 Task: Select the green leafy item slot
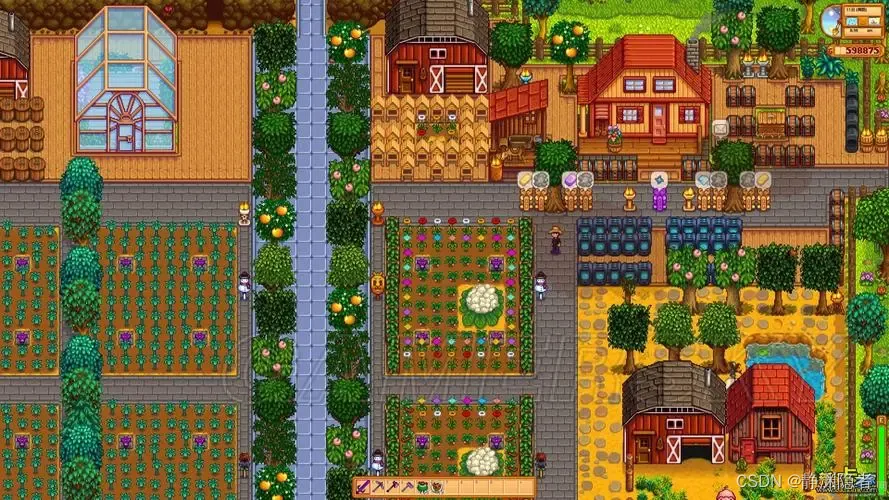[x=422, y=487]
